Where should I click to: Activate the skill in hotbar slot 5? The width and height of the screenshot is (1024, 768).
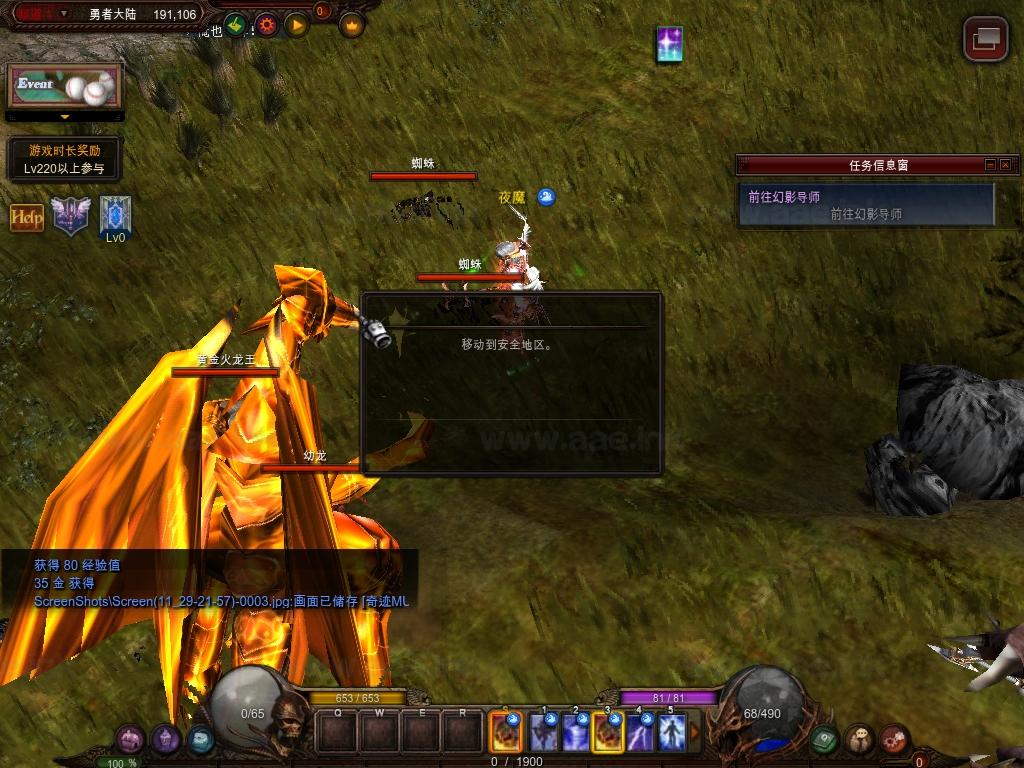671,733
